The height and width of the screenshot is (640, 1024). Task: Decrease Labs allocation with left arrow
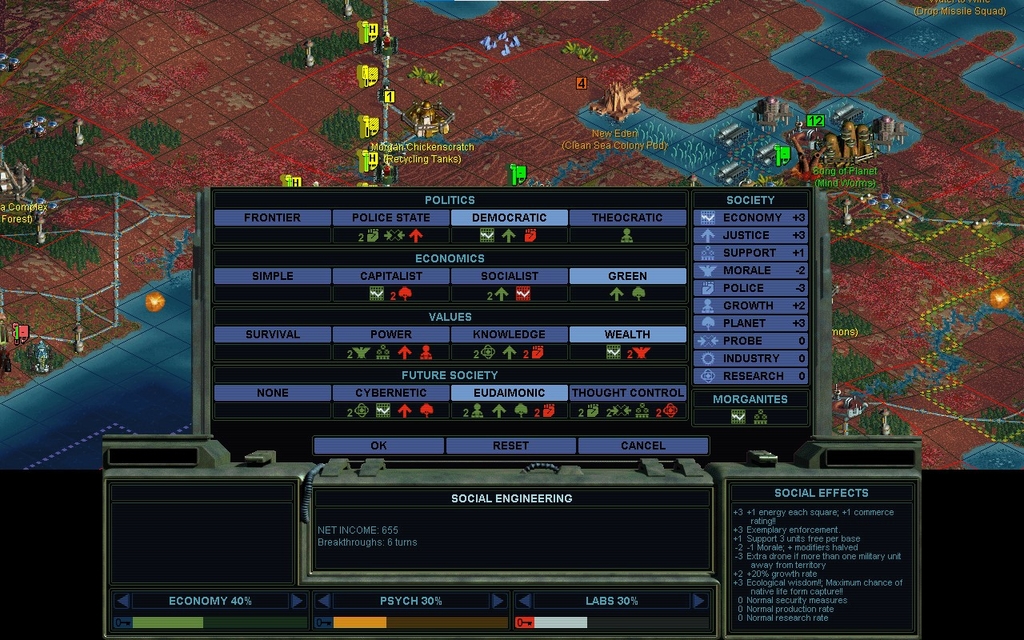[522, 601]
